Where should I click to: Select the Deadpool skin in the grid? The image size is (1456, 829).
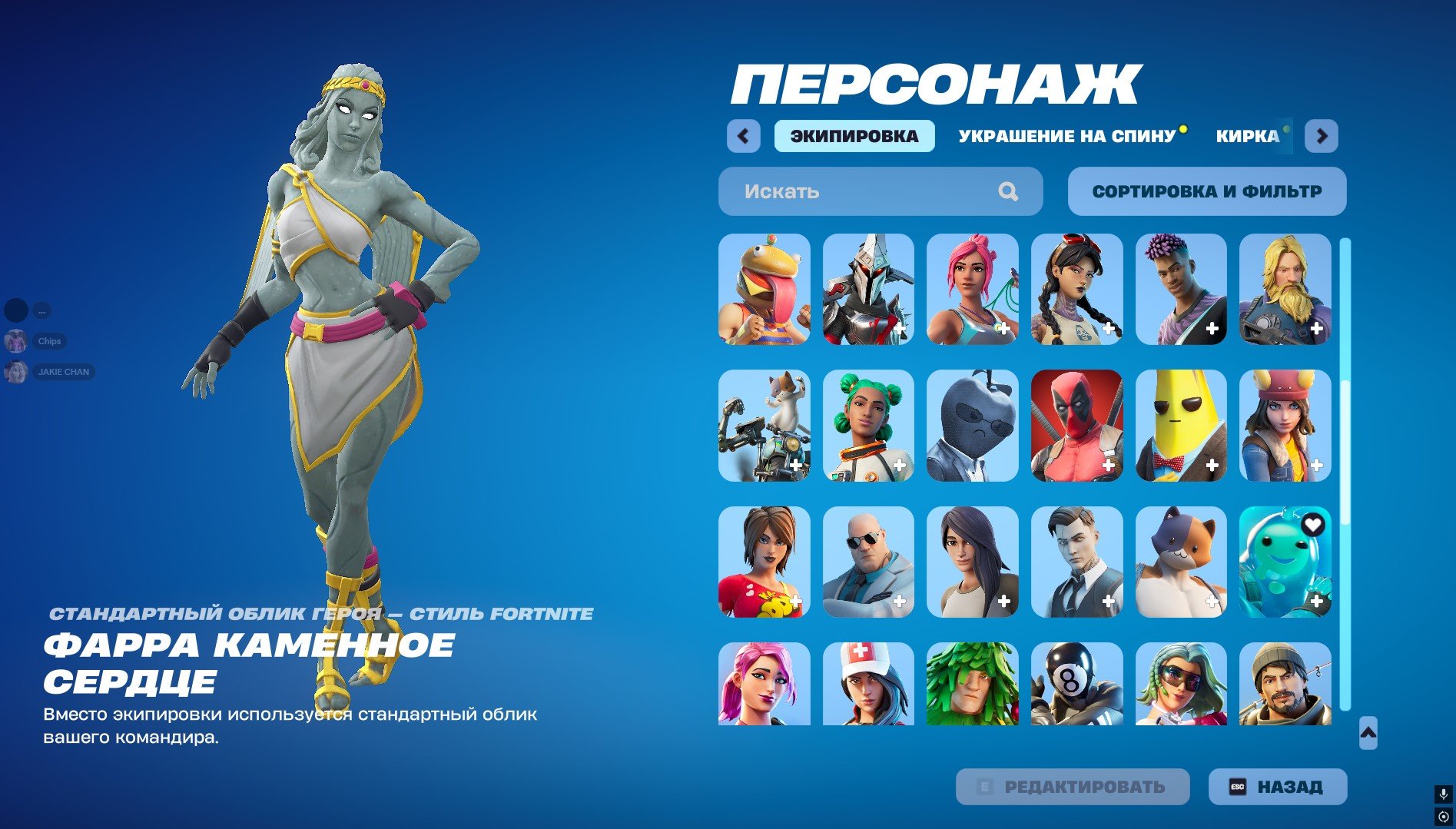(x=1076, y=425)
